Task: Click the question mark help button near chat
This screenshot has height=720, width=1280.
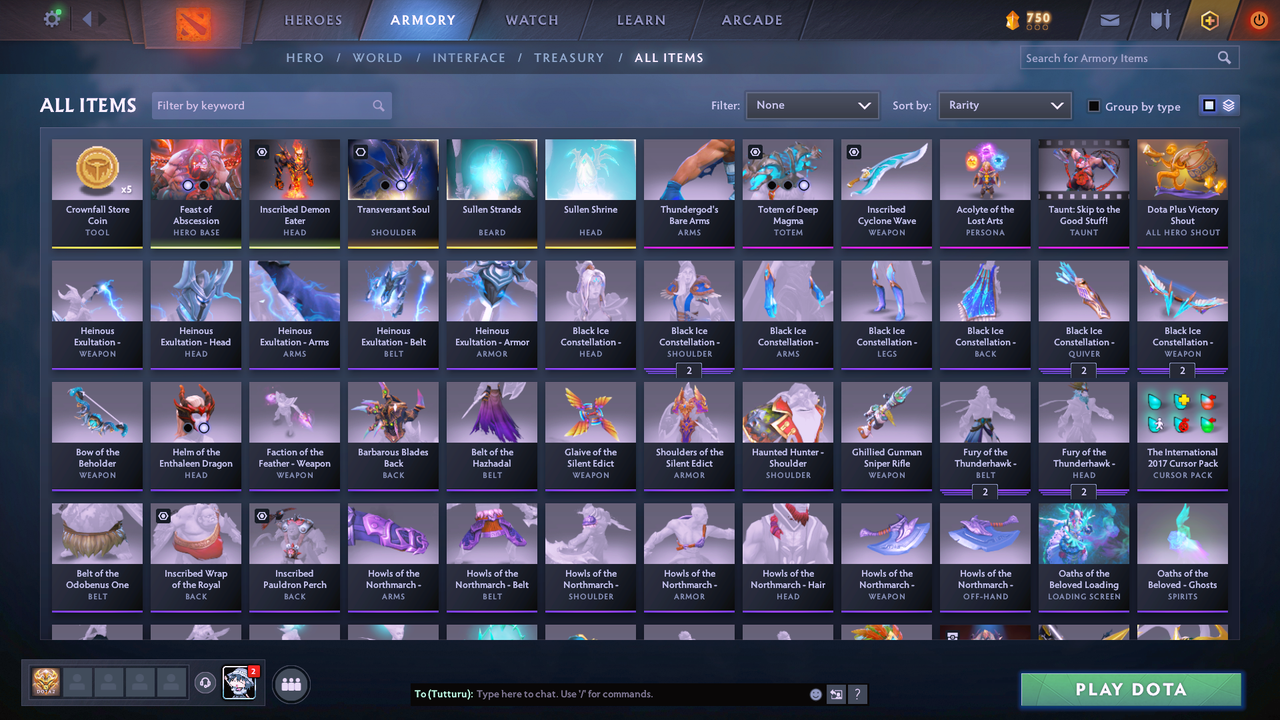Action: (x=858, y=693)
